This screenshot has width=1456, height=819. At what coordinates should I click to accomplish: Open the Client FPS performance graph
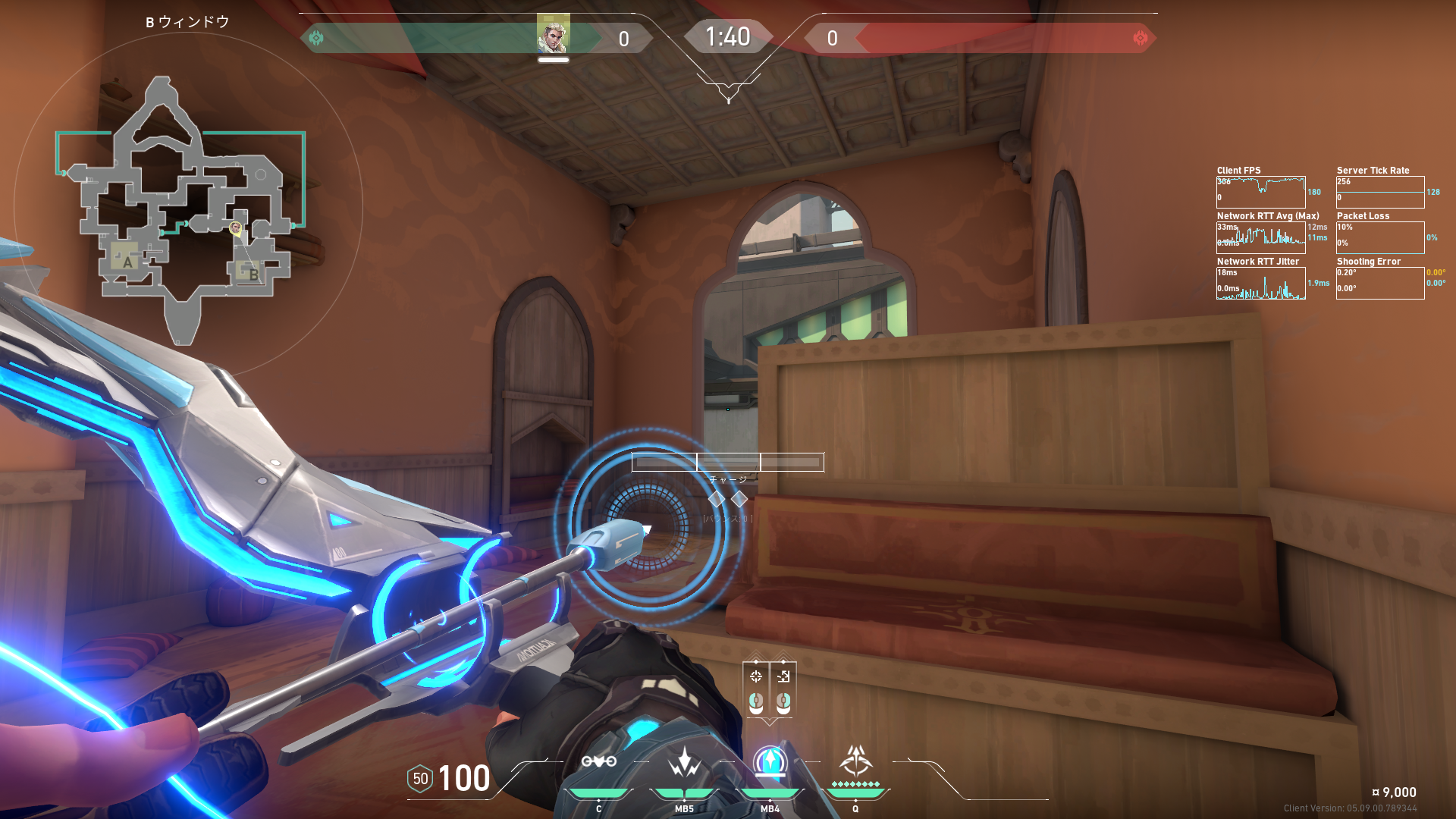(x=1260, y=192)
